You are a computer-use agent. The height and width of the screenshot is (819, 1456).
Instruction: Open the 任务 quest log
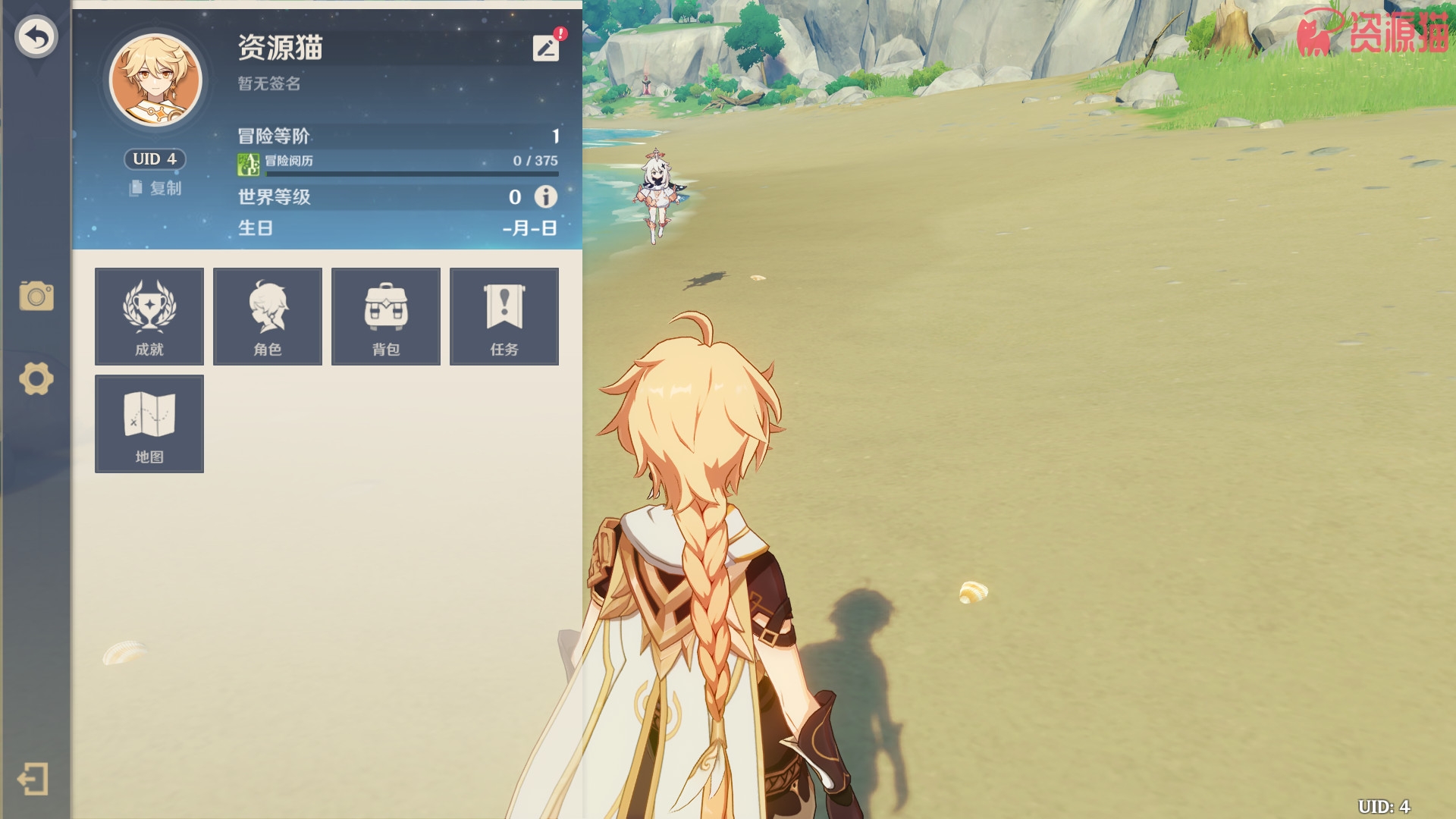tap(504, 316)
